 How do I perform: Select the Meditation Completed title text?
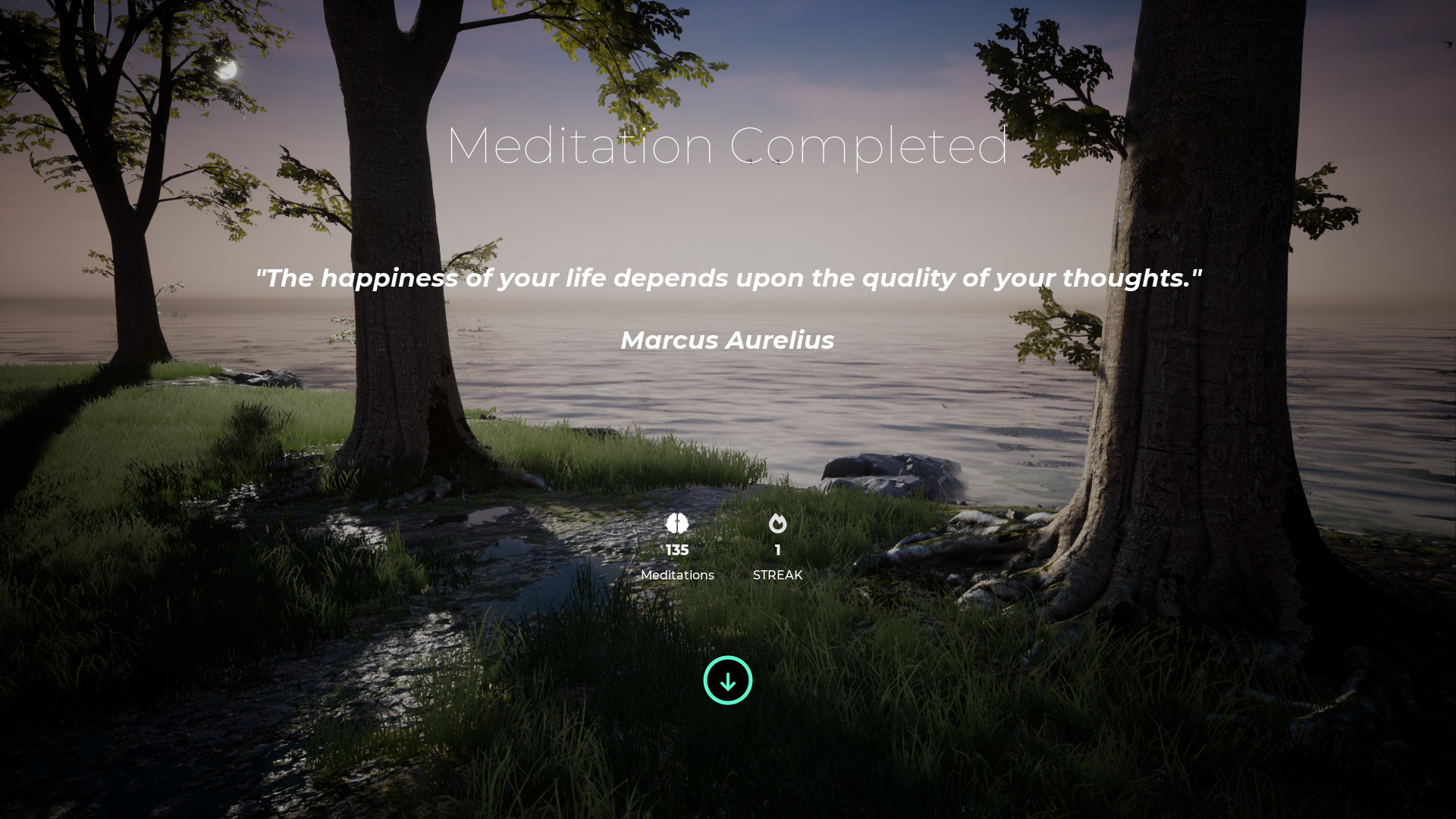click(727, 146)
